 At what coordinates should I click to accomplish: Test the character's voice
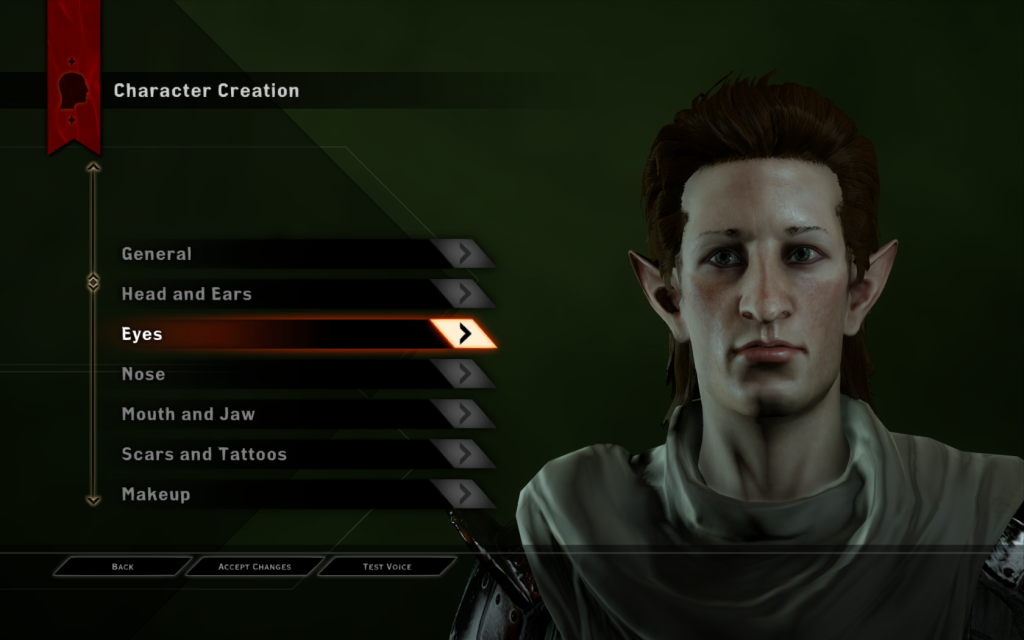(386, 567)
